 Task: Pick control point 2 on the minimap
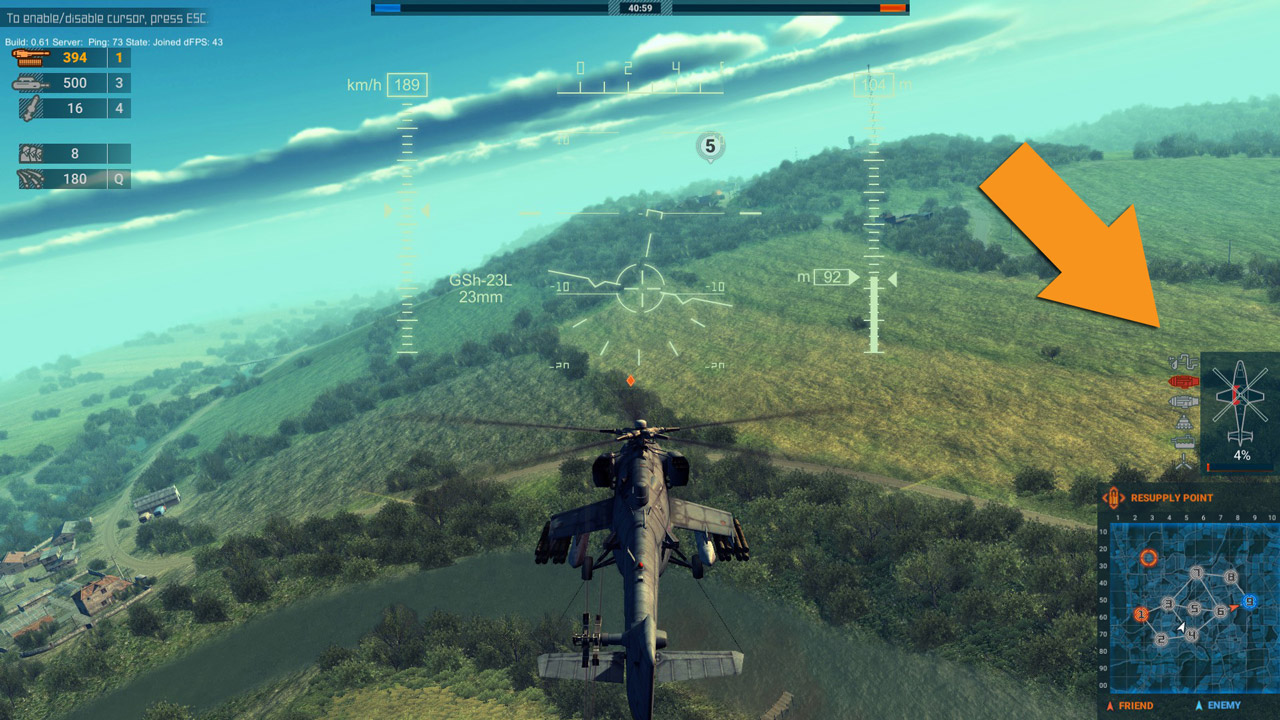pos(1161,638)
